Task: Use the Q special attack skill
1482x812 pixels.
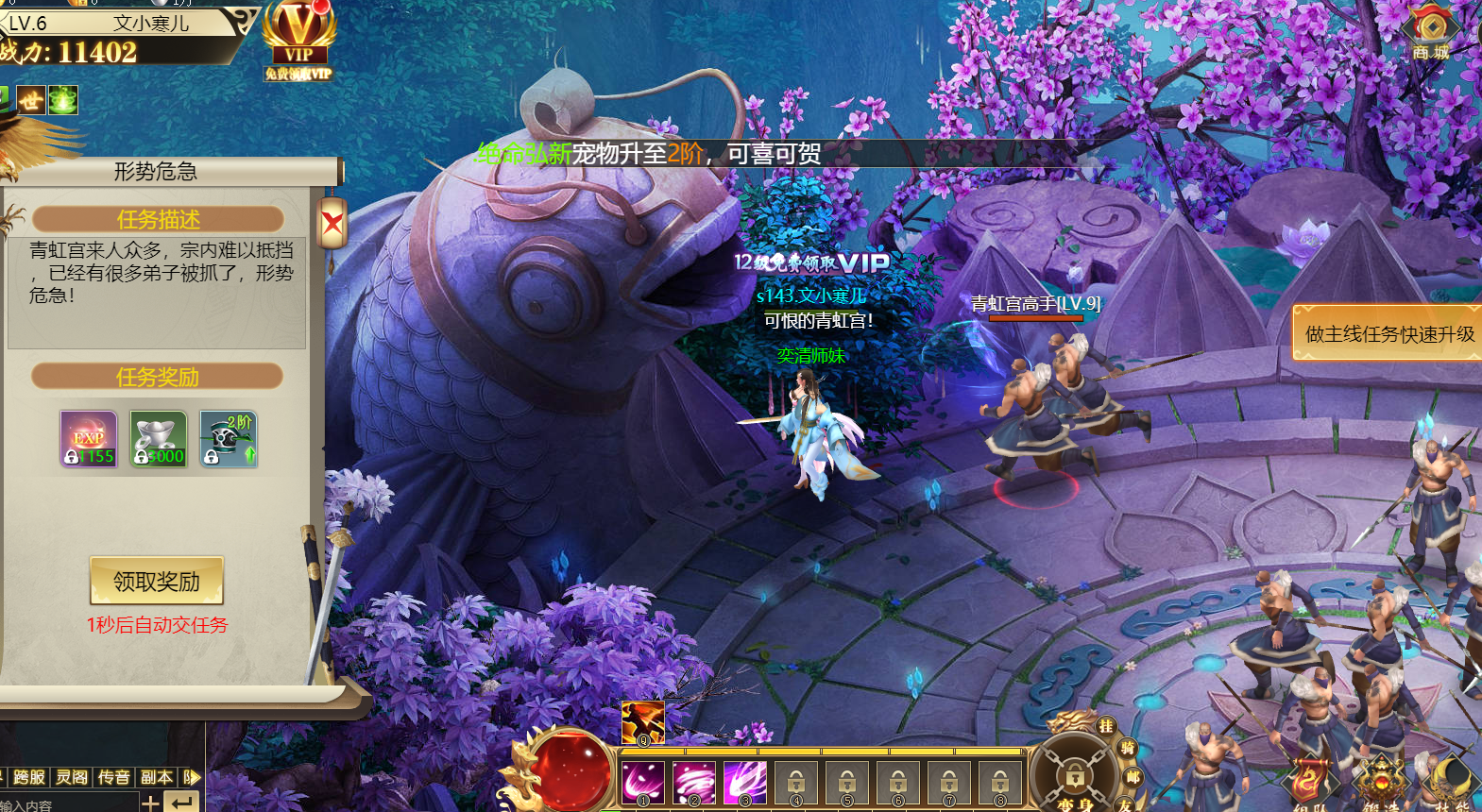Action: click(x=642, y=723)
